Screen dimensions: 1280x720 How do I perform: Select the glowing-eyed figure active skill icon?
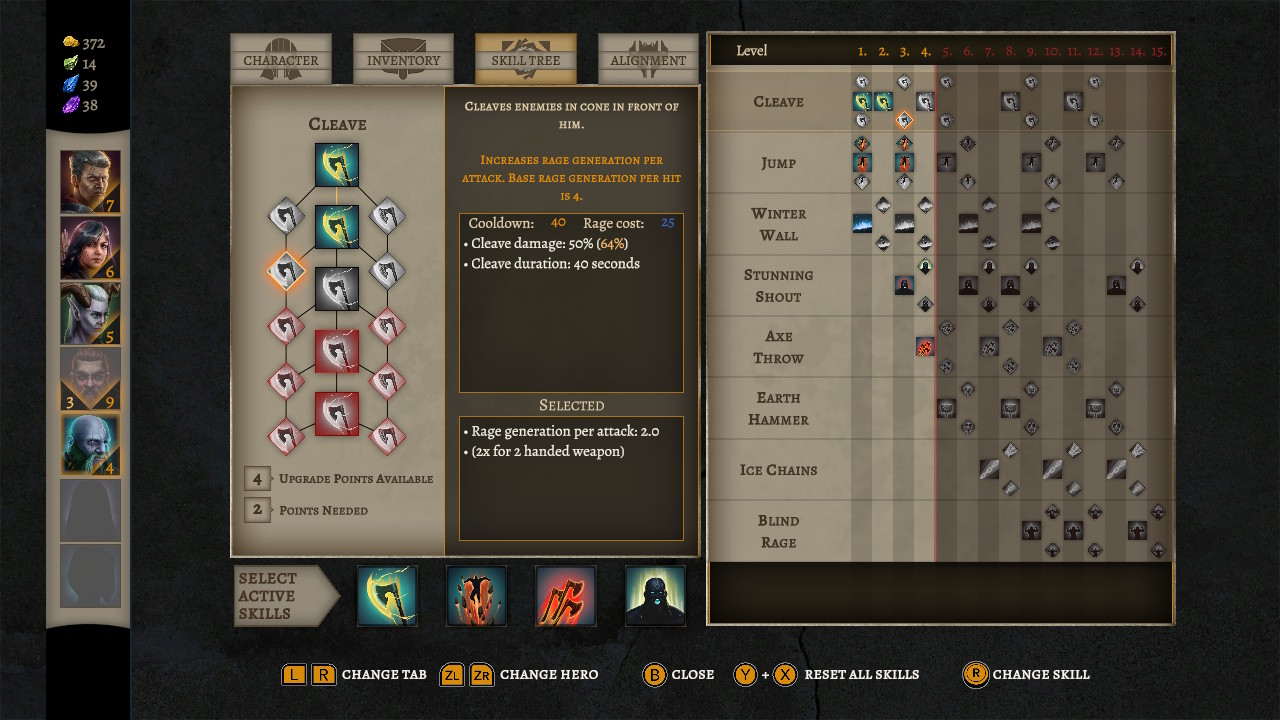654,595
